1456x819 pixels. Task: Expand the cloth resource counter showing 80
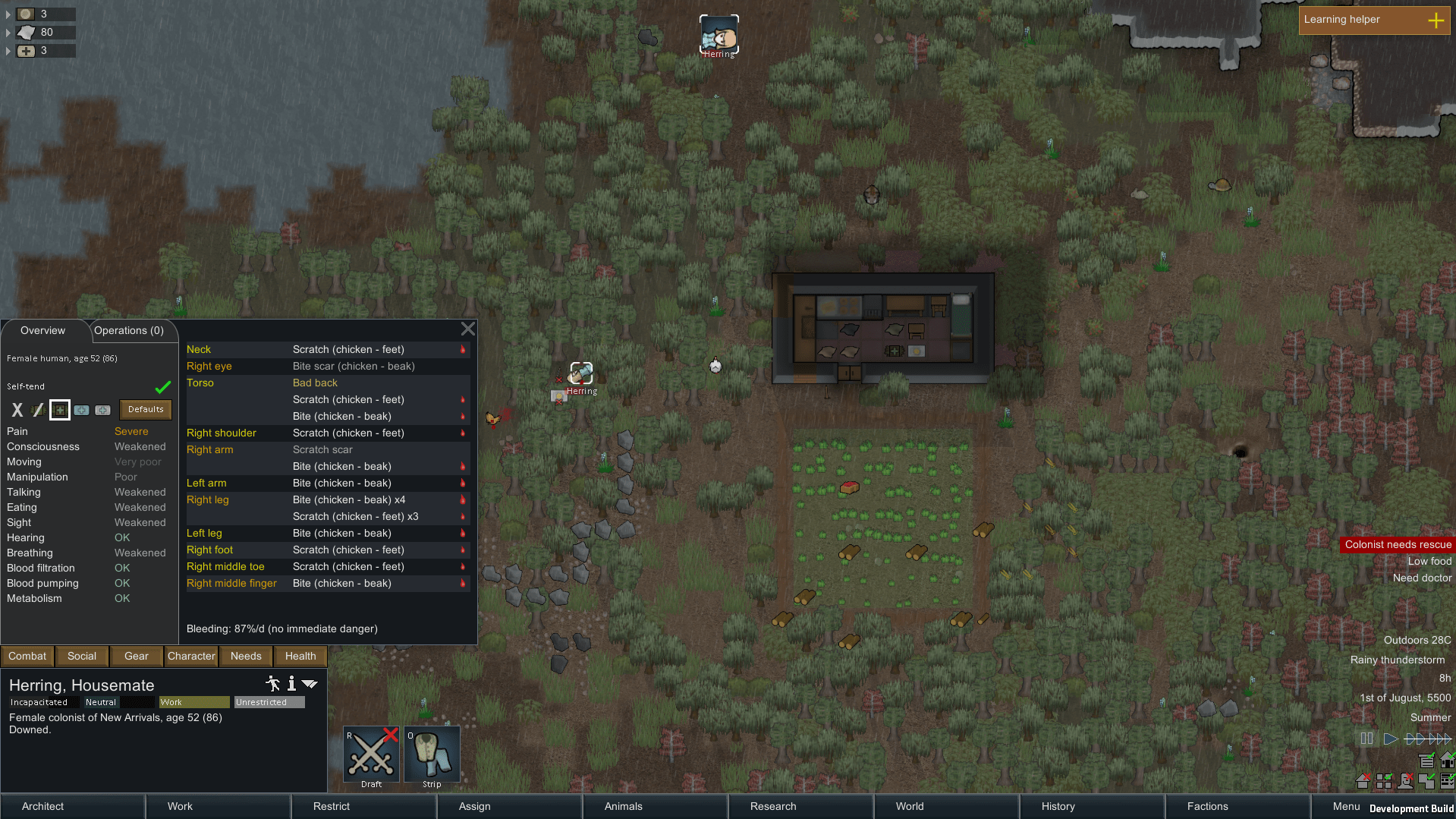(x=8, y=33)
